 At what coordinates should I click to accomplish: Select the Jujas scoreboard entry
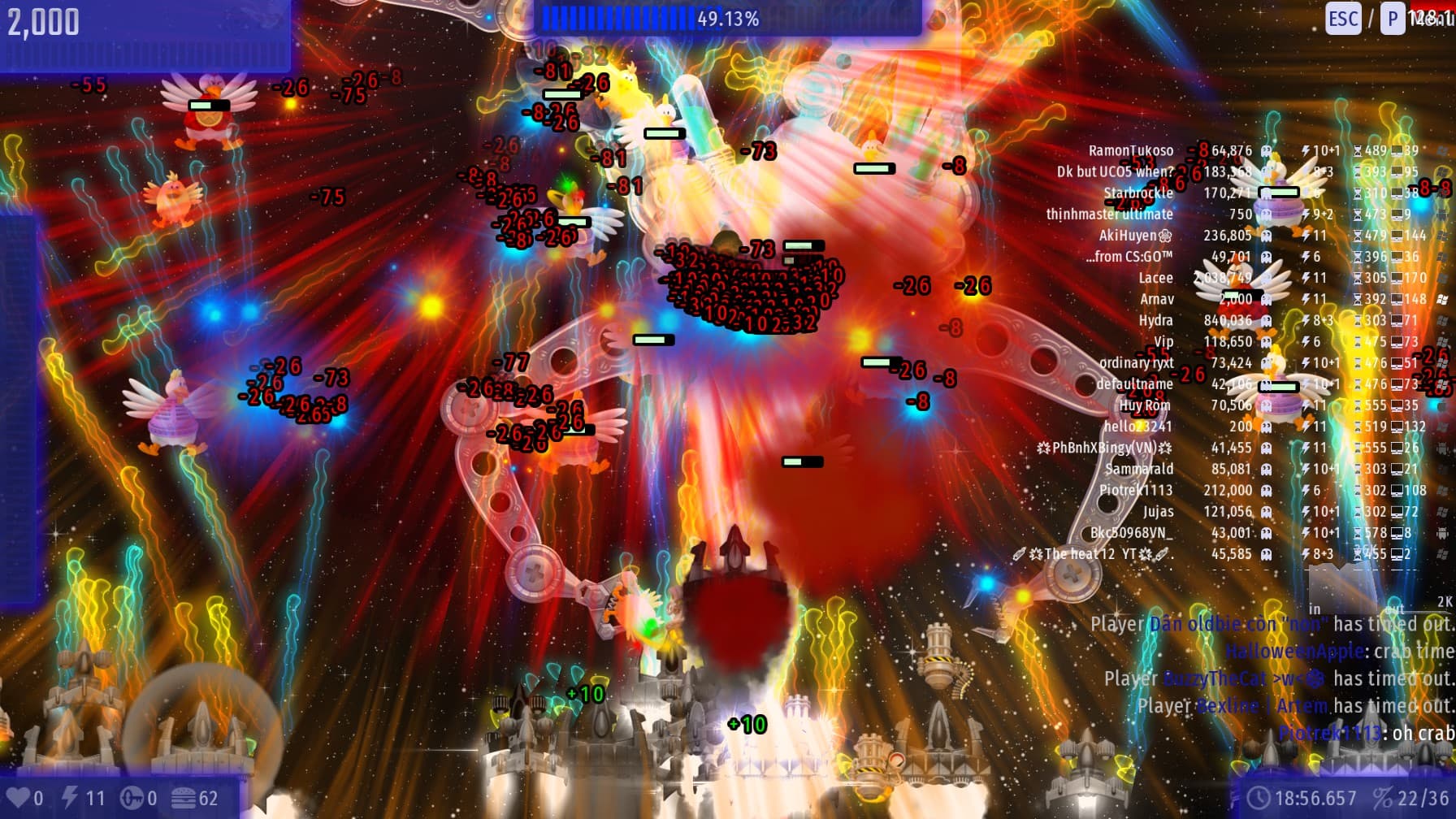point(1158,511)
